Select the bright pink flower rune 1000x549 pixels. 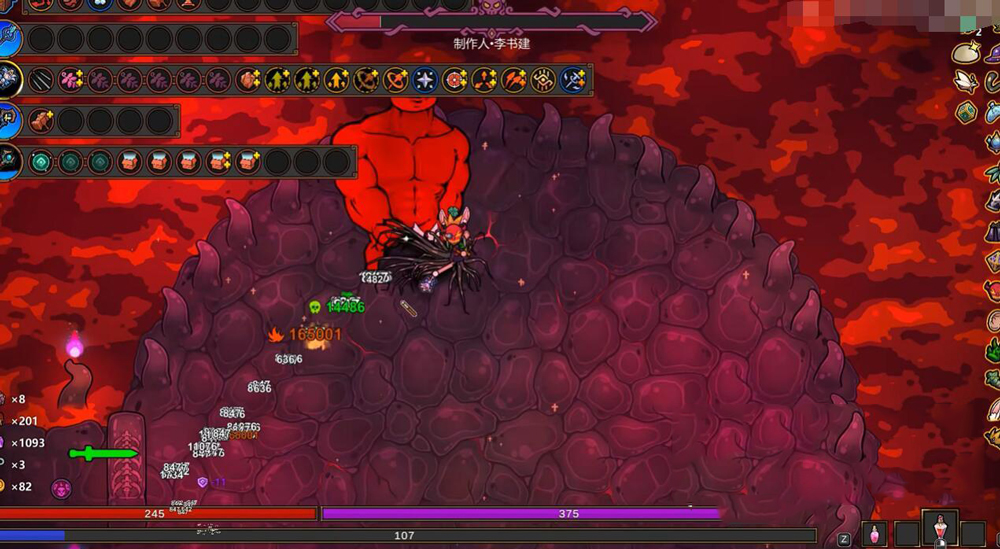click(70, 80)
